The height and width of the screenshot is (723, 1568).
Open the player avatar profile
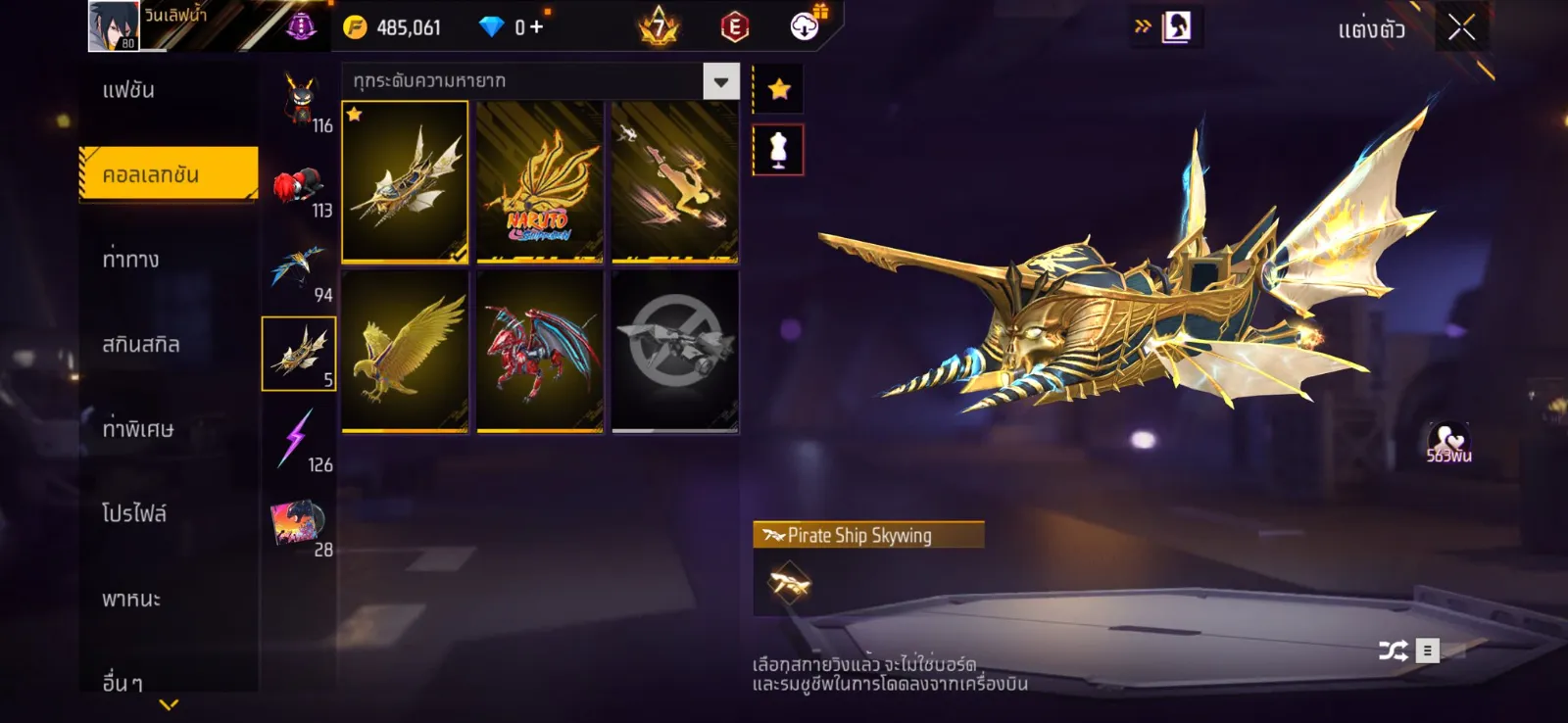point(114,26)
